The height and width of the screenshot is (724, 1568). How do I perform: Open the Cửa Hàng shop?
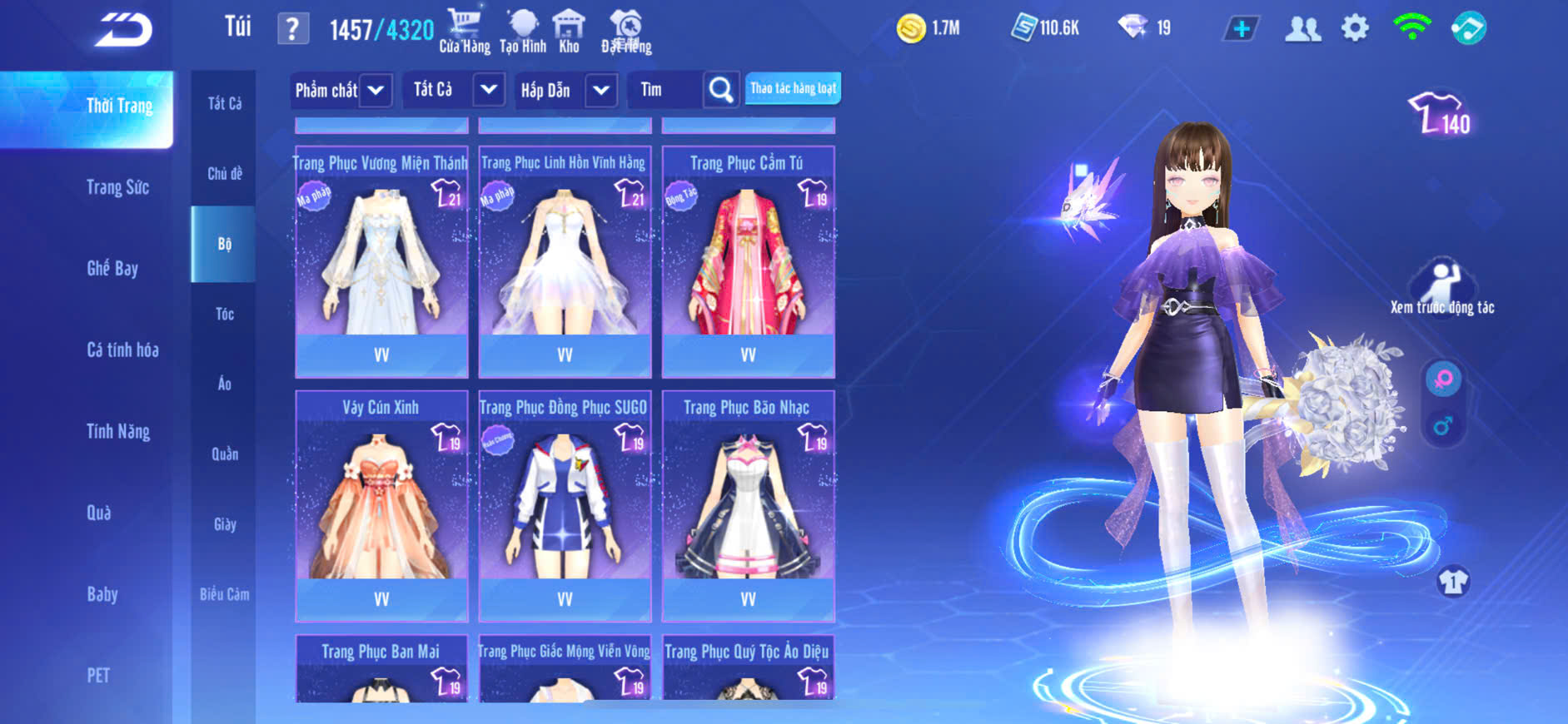[x=464, y=31]
